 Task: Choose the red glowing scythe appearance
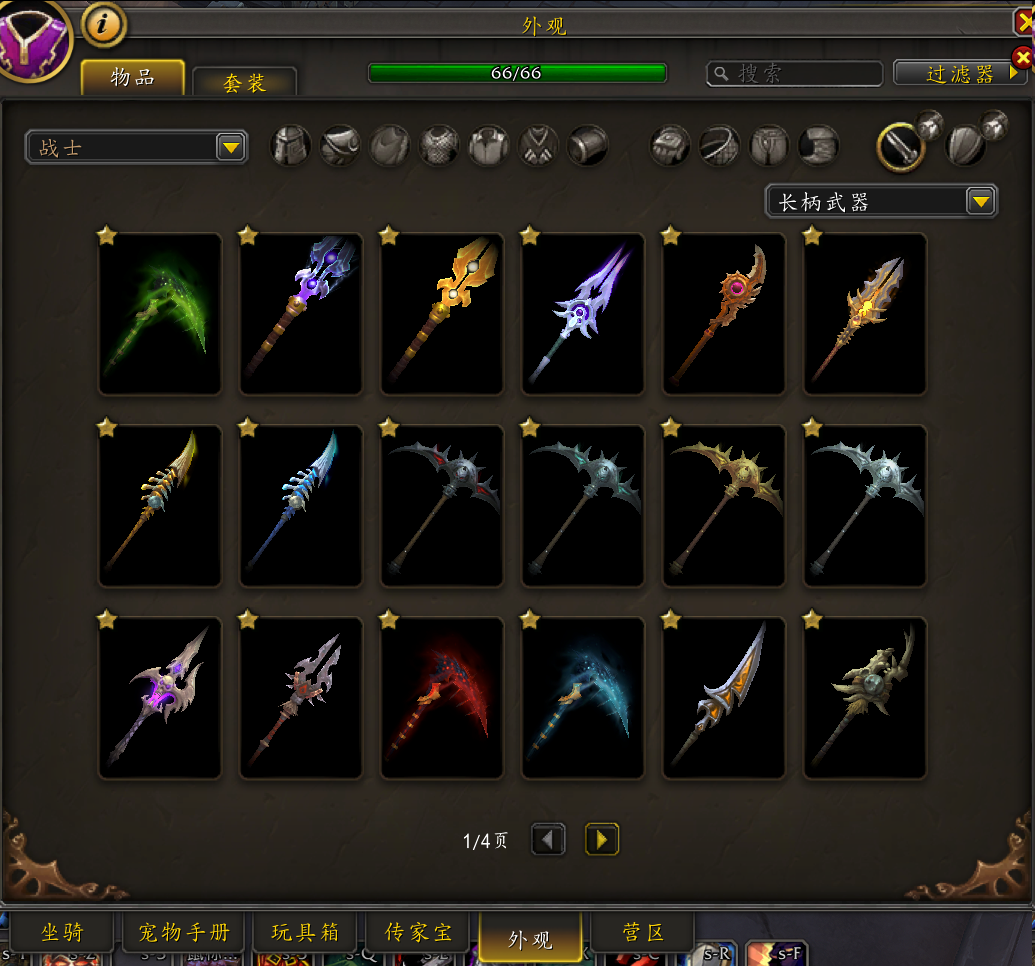(442, 698)
